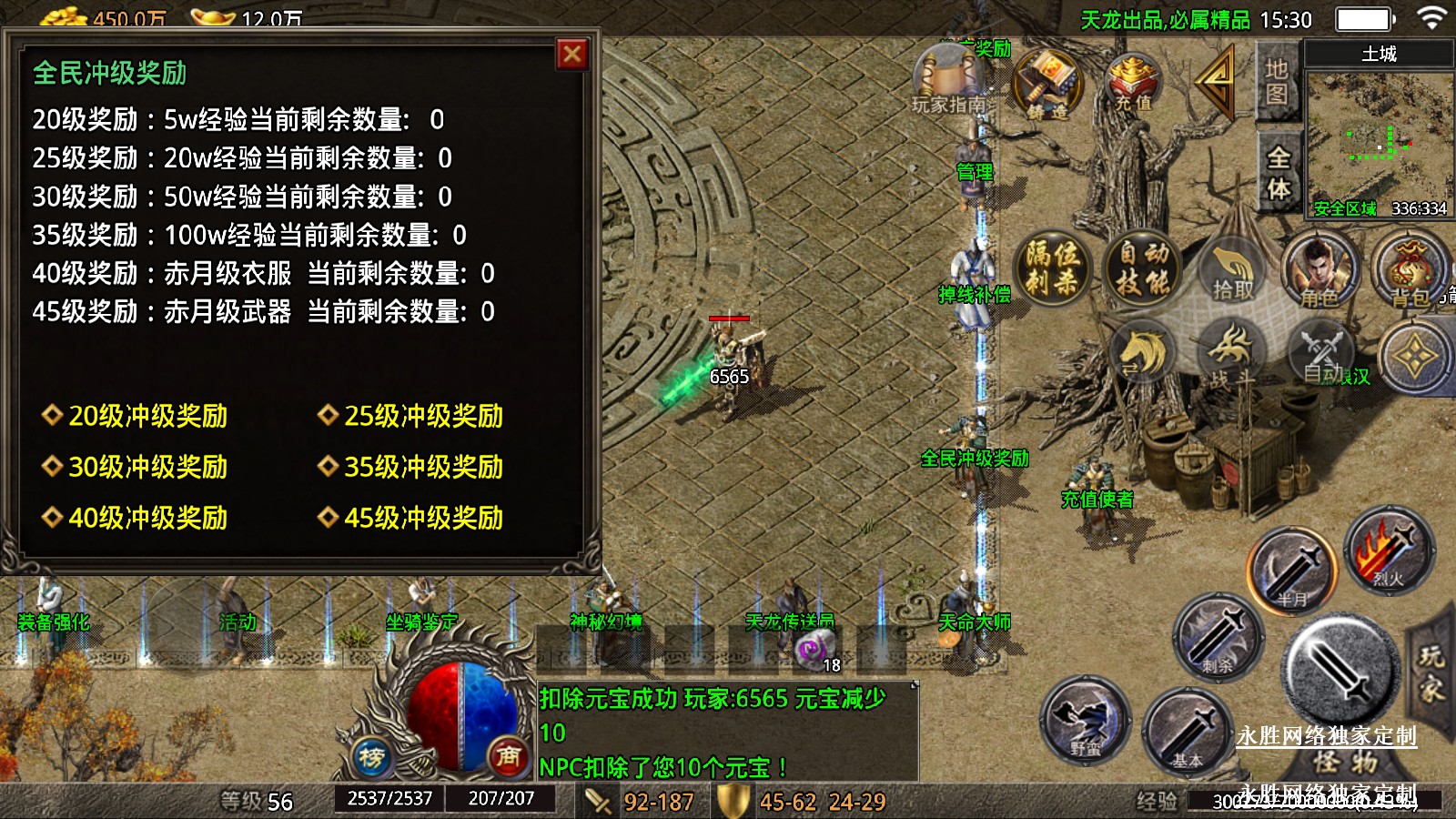Select the 35级冲级奖励 option

423,467
